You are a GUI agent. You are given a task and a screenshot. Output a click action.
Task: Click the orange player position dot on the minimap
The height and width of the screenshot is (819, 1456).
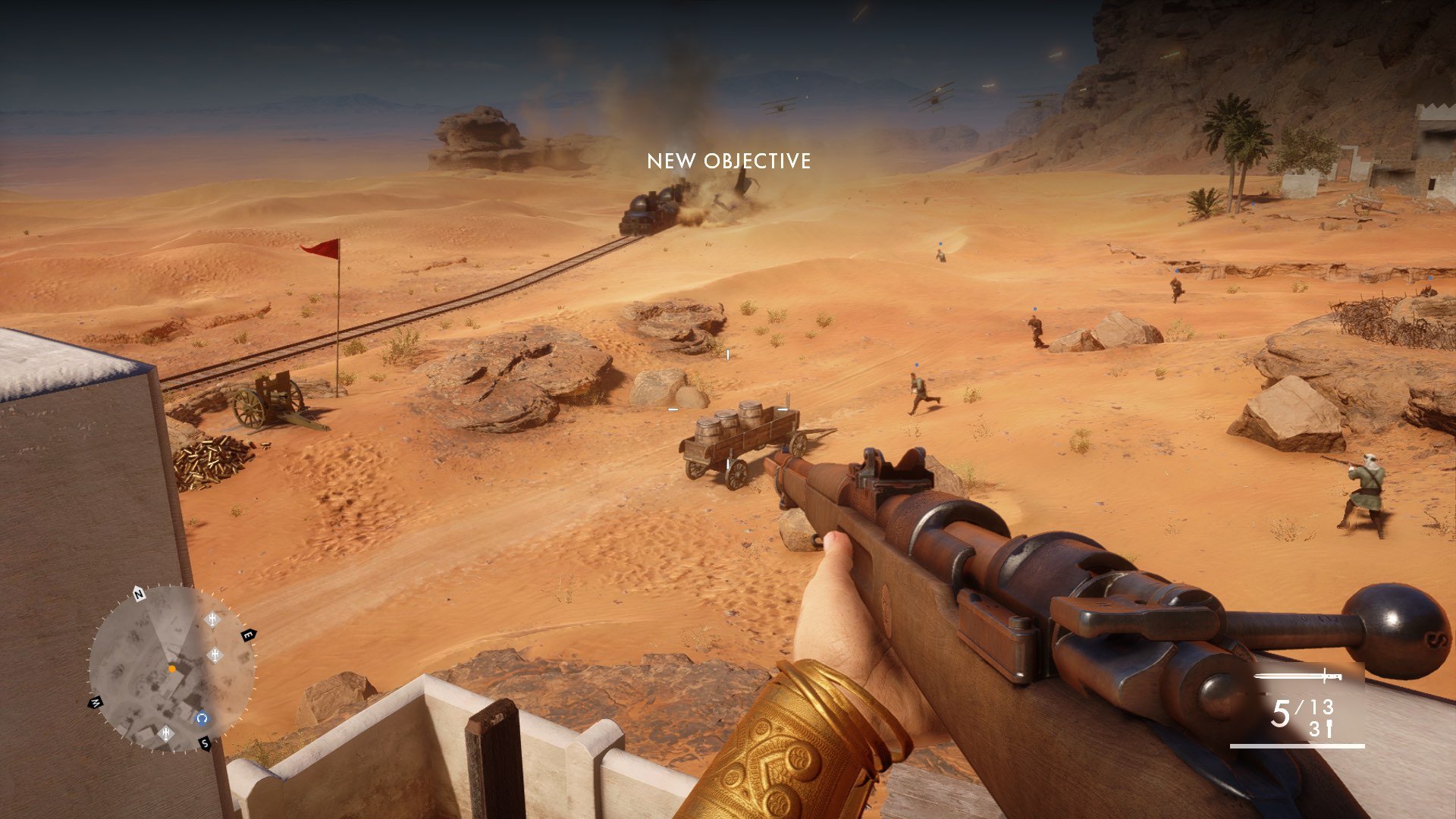click(x=172, y=670)
